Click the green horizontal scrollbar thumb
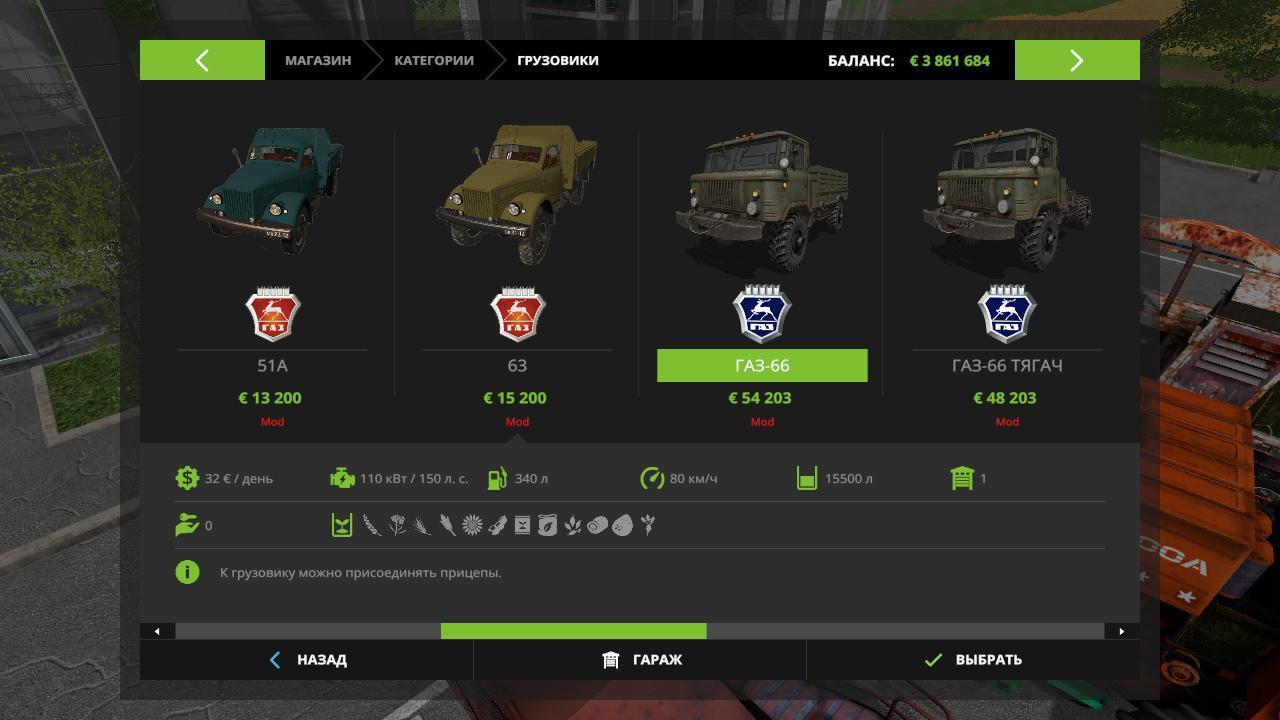Screen dimensions: 1280x720 pos(573,631)
